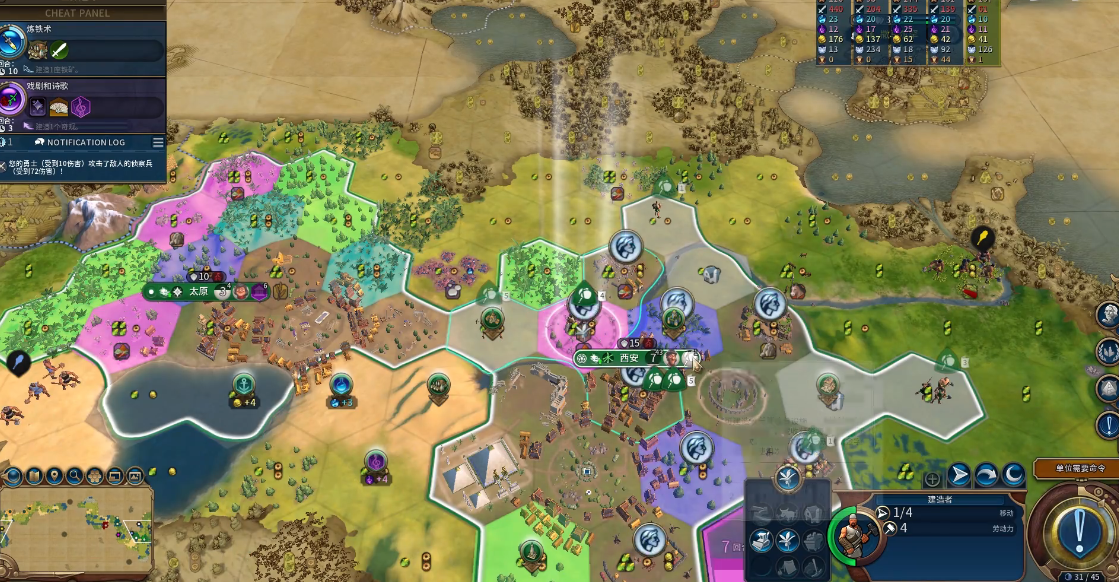Collapse the minimap with the globe button
The height and width of the screenshot is (582, 1119).
(14, 476)
